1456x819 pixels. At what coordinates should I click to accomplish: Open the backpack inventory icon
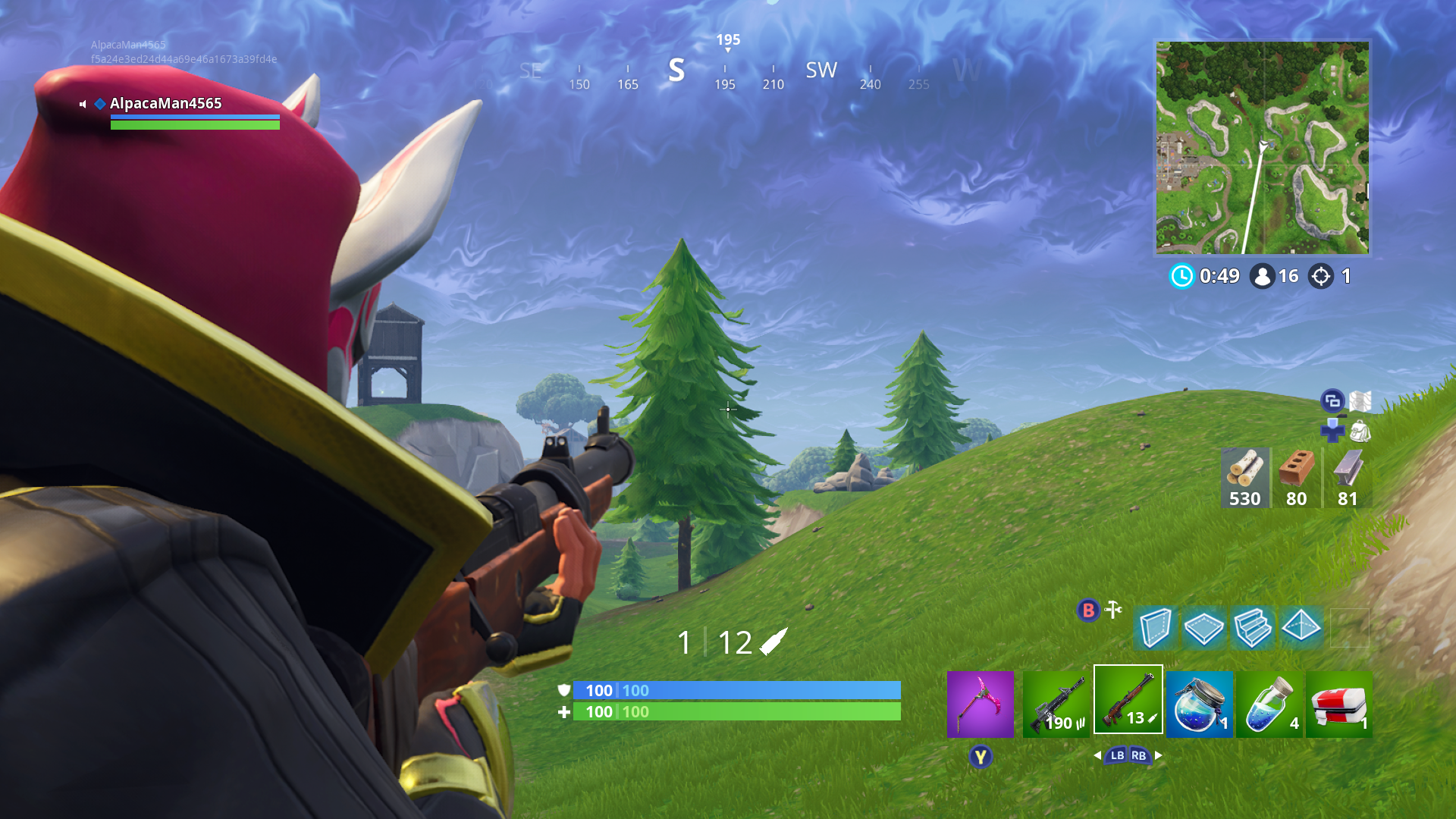click(1361, 431)
